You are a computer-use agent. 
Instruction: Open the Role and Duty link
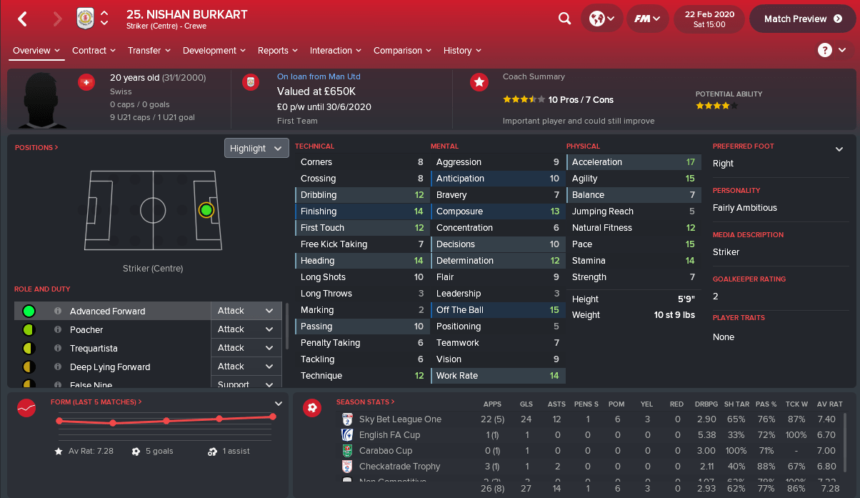point(40,289)
